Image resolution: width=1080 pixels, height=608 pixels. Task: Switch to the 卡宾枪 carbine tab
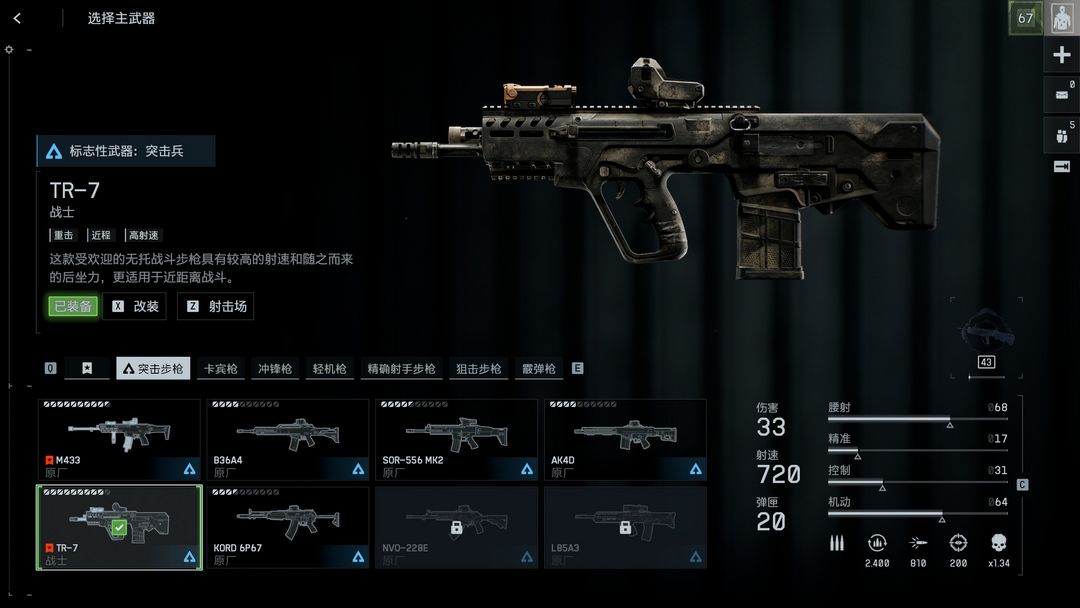(221, 369)
